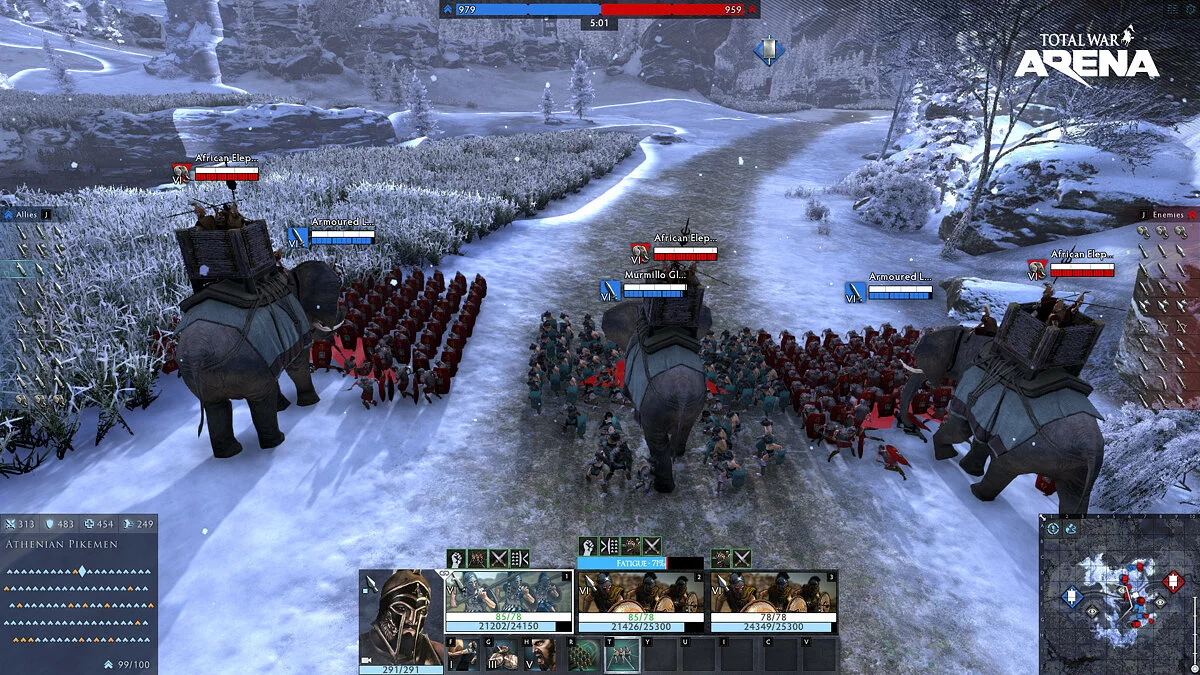This screenshot has height=675, width=1200.
Task: Collapse the Allies team list
Action: (46, 214)
